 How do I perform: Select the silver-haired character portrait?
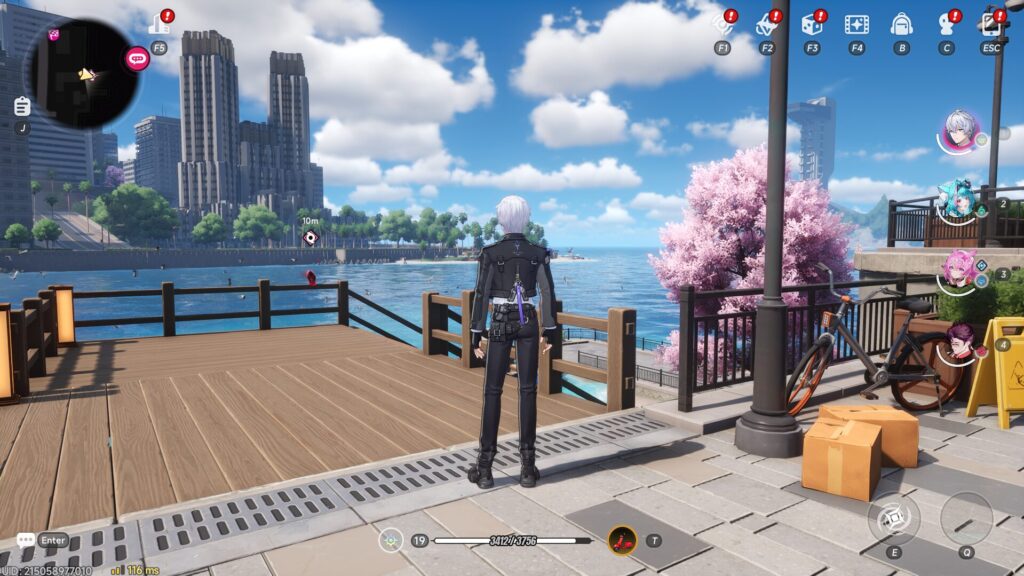[x=961, y=129]
